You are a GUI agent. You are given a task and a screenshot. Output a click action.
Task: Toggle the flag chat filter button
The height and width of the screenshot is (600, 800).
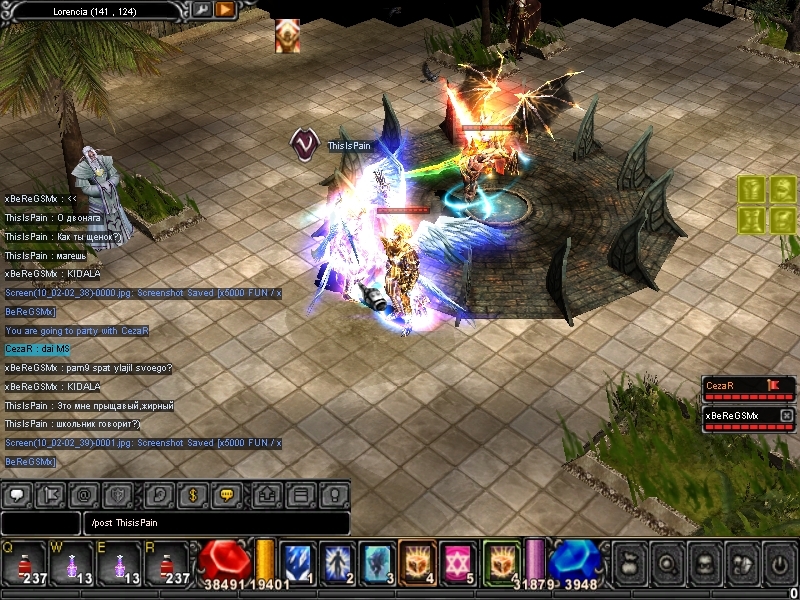53,494
